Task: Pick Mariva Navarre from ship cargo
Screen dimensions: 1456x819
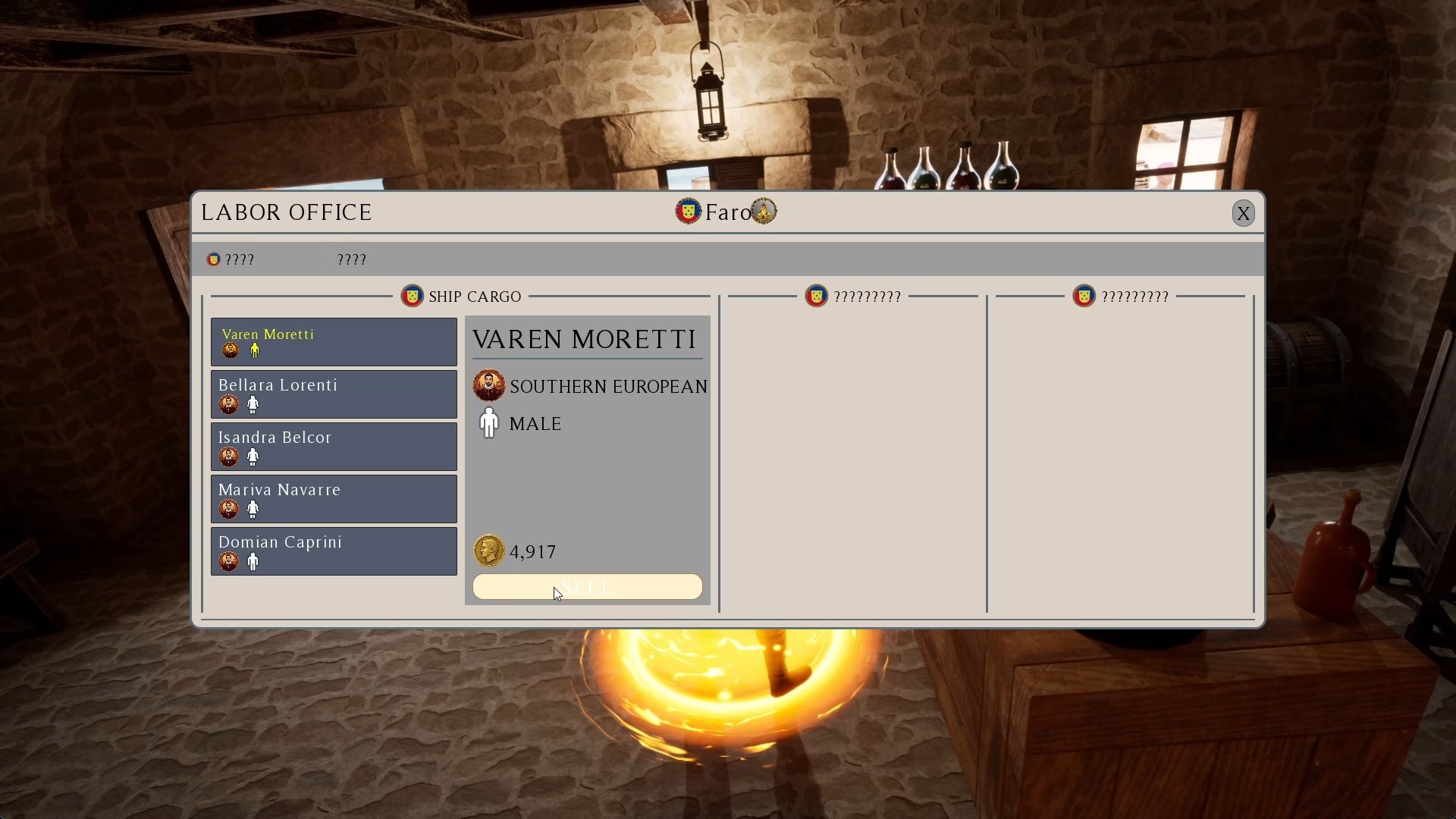Action: point(334,499)
